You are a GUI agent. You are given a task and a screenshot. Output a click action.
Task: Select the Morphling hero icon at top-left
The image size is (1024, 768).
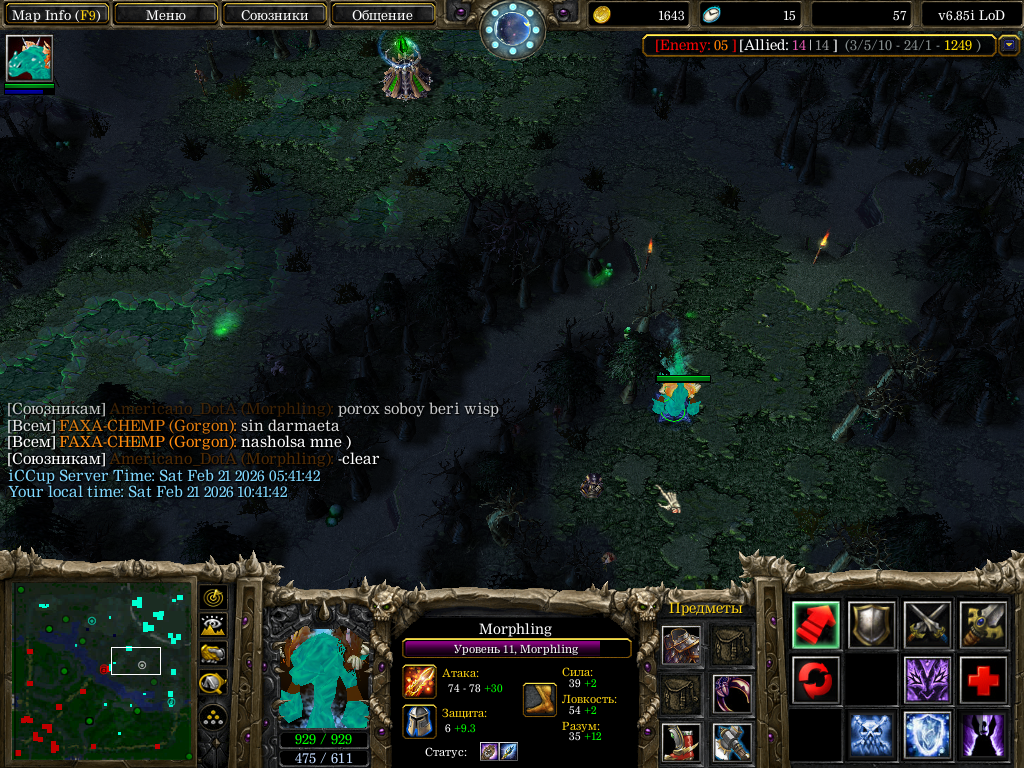tap(29, 59)
